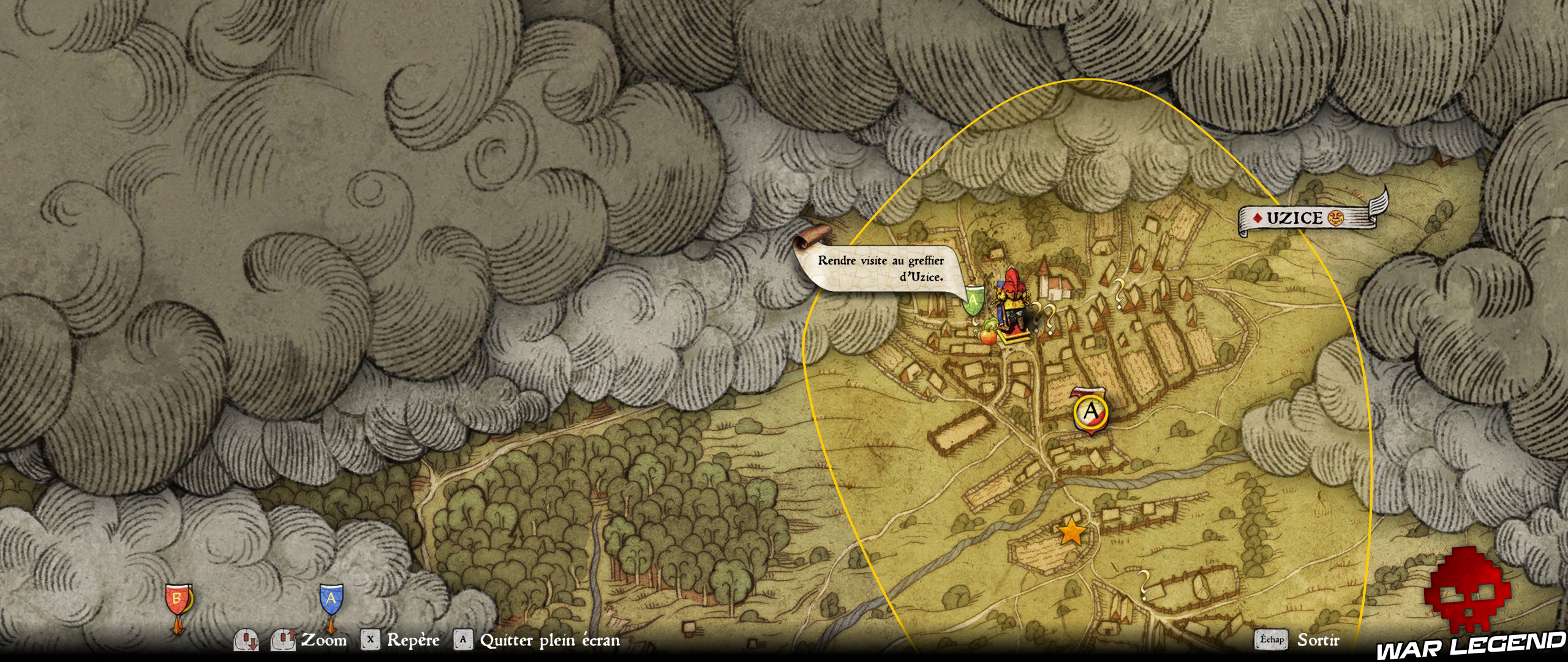
Task: Click the mouse scroll-up zoom icon
Action: click(x=284, y=639)
